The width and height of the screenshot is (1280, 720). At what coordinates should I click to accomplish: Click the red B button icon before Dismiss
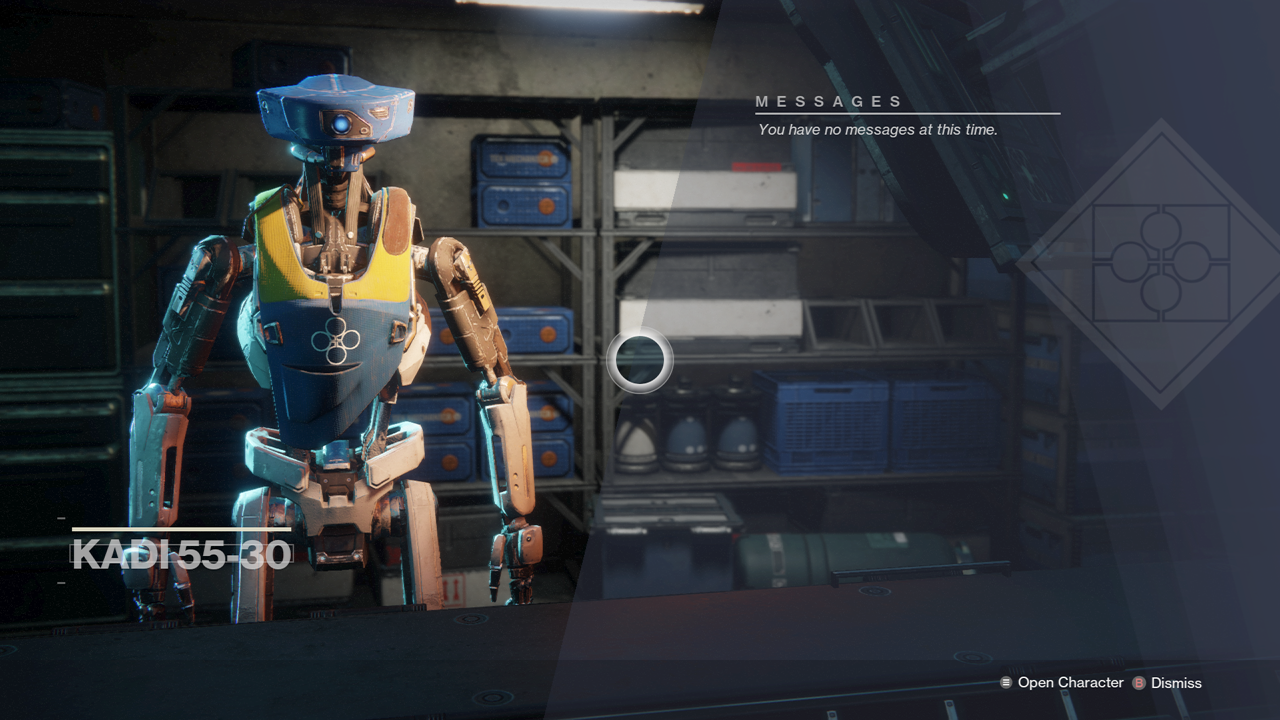click(1139, 683)
